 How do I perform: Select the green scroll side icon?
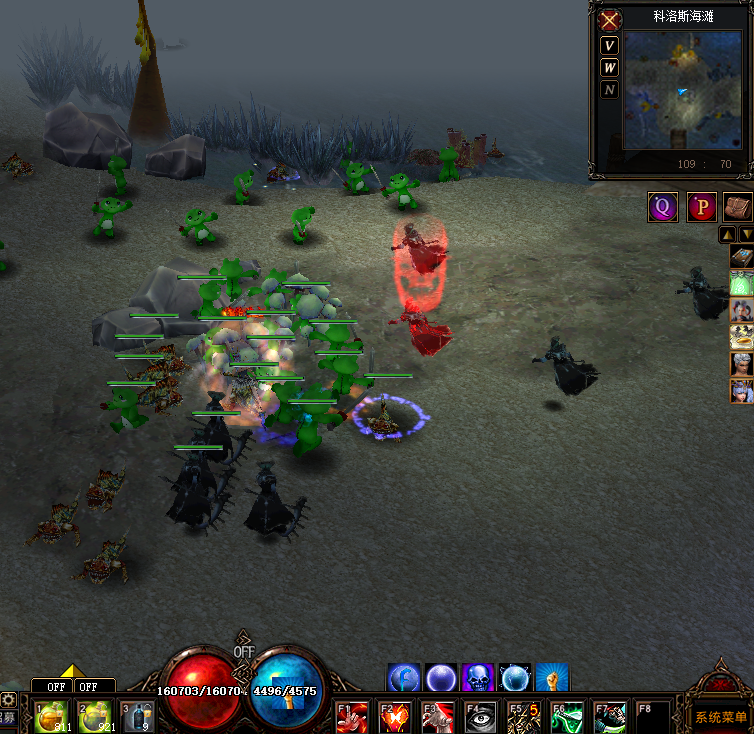click(742, 283)
